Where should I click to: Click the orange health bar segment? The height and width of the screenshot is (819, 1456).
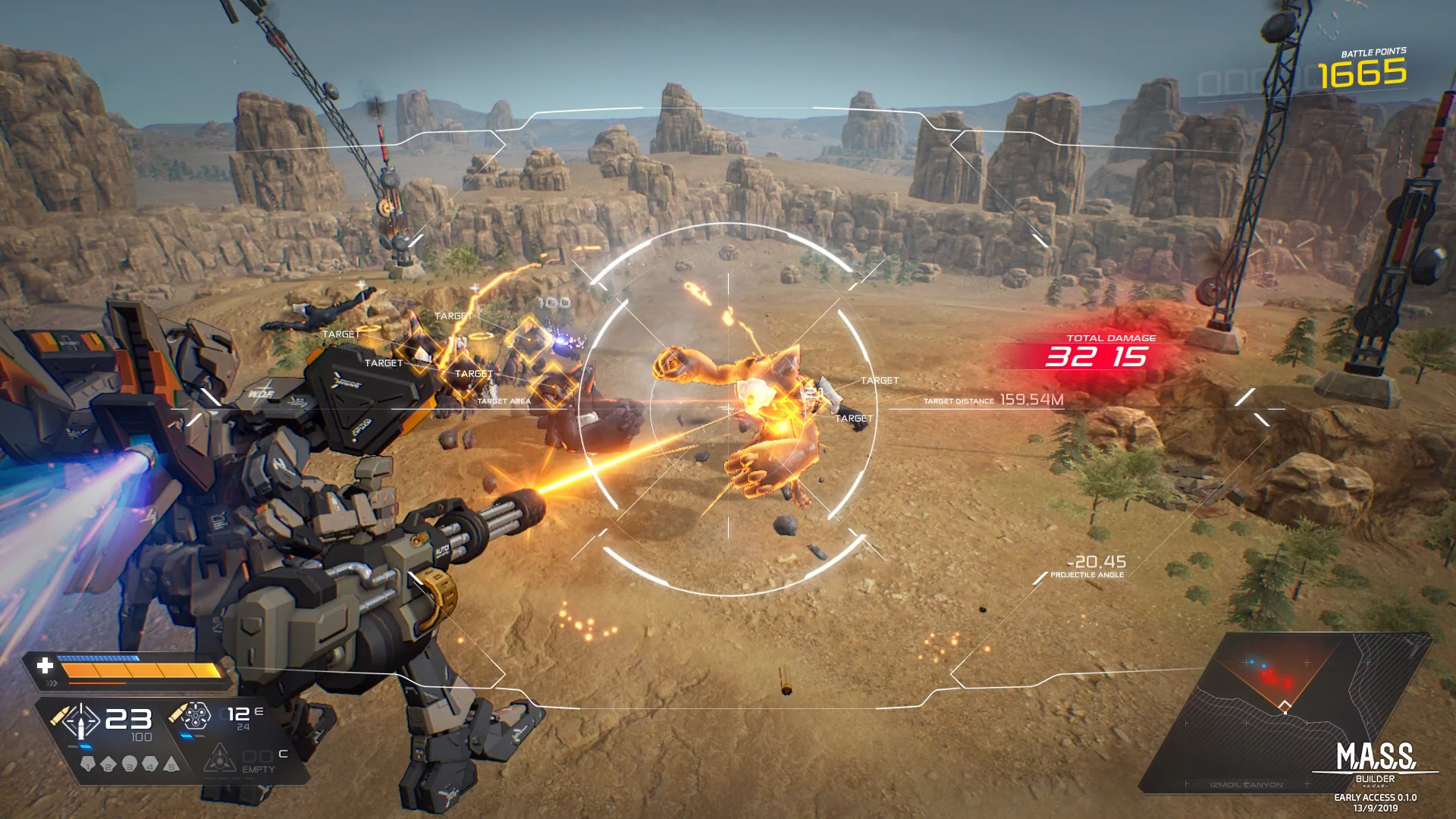(139, 670)
